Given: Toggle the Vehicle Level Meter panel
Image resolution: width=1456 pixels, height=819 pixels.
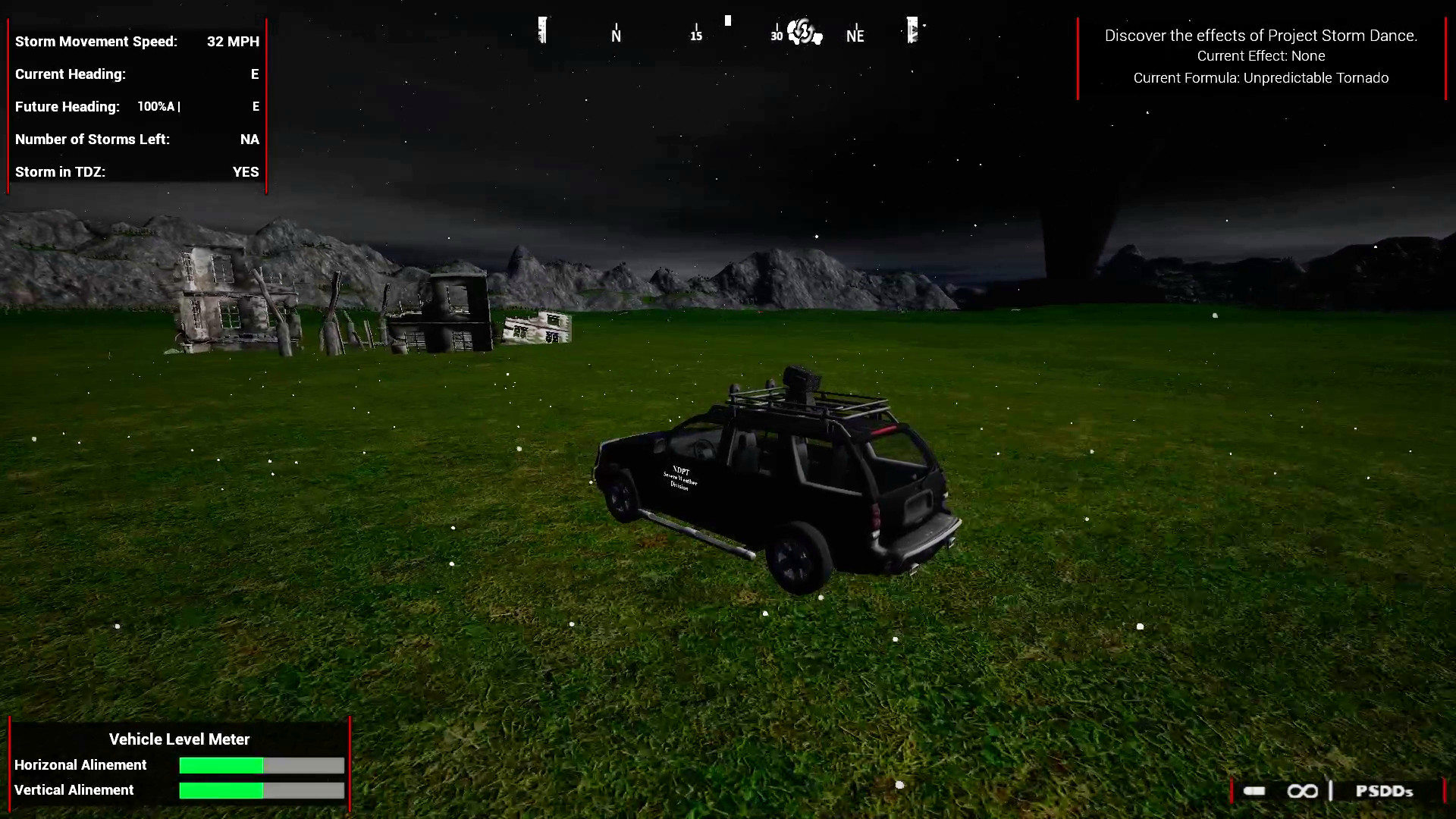Looking at the screenshot, I should tap(179, 764).
